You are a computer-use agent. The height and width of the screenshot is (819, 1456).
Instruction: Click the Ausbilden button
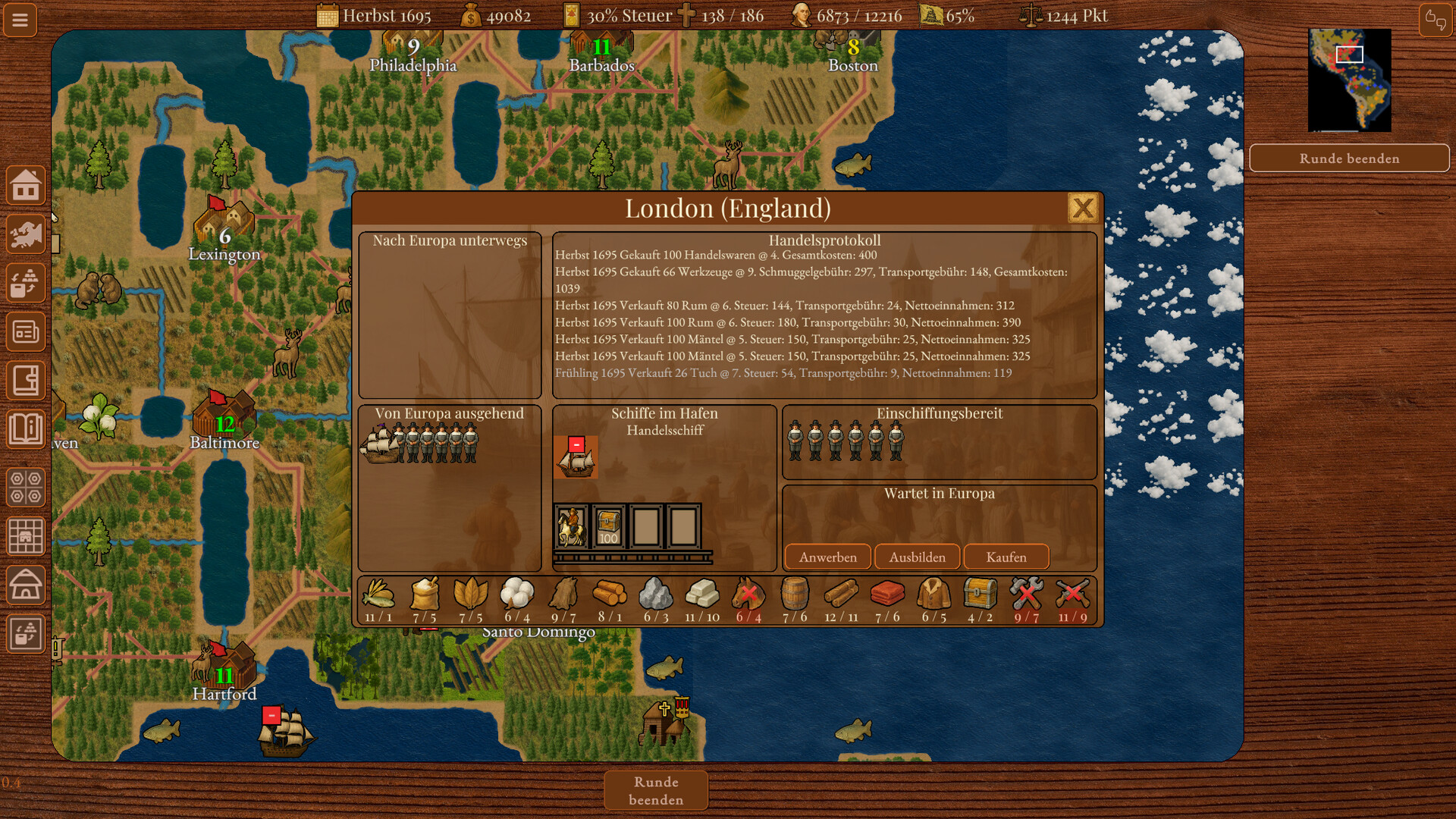click(x=917, y=557)
